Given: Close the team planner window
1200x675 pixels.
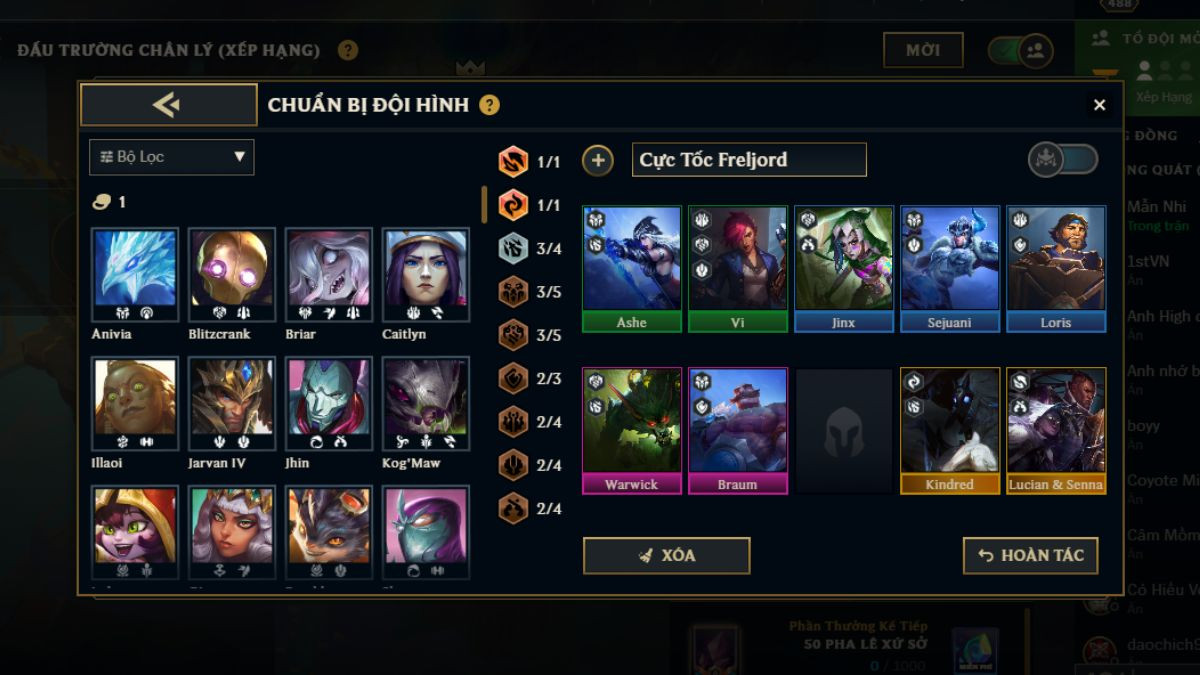Looking at the screenshot, I should click(1099, 105).
